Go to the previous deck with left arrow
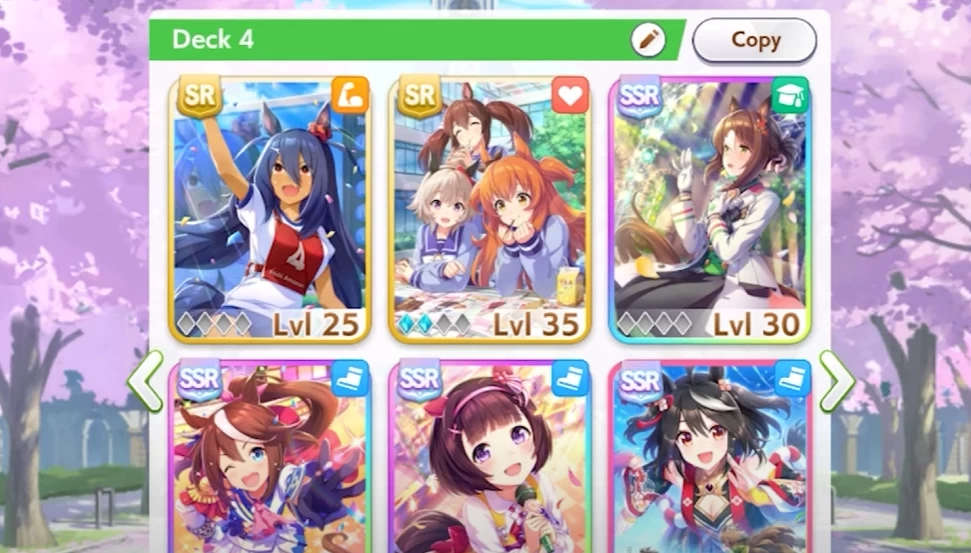971x553 pixels. (x=145, y=380)
